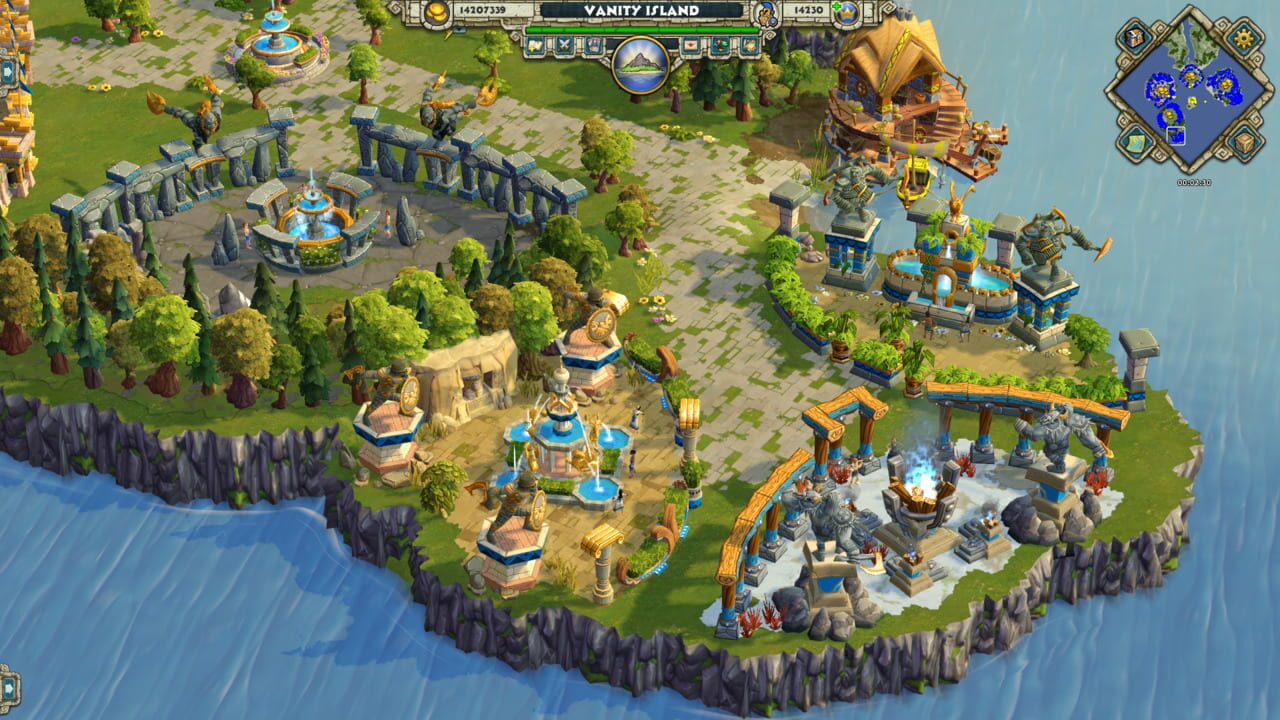Image resolution: width=1280 pixels, height=720 pixels.
Task: Open the advisor cards panel icon
Action: coord(594,43)
